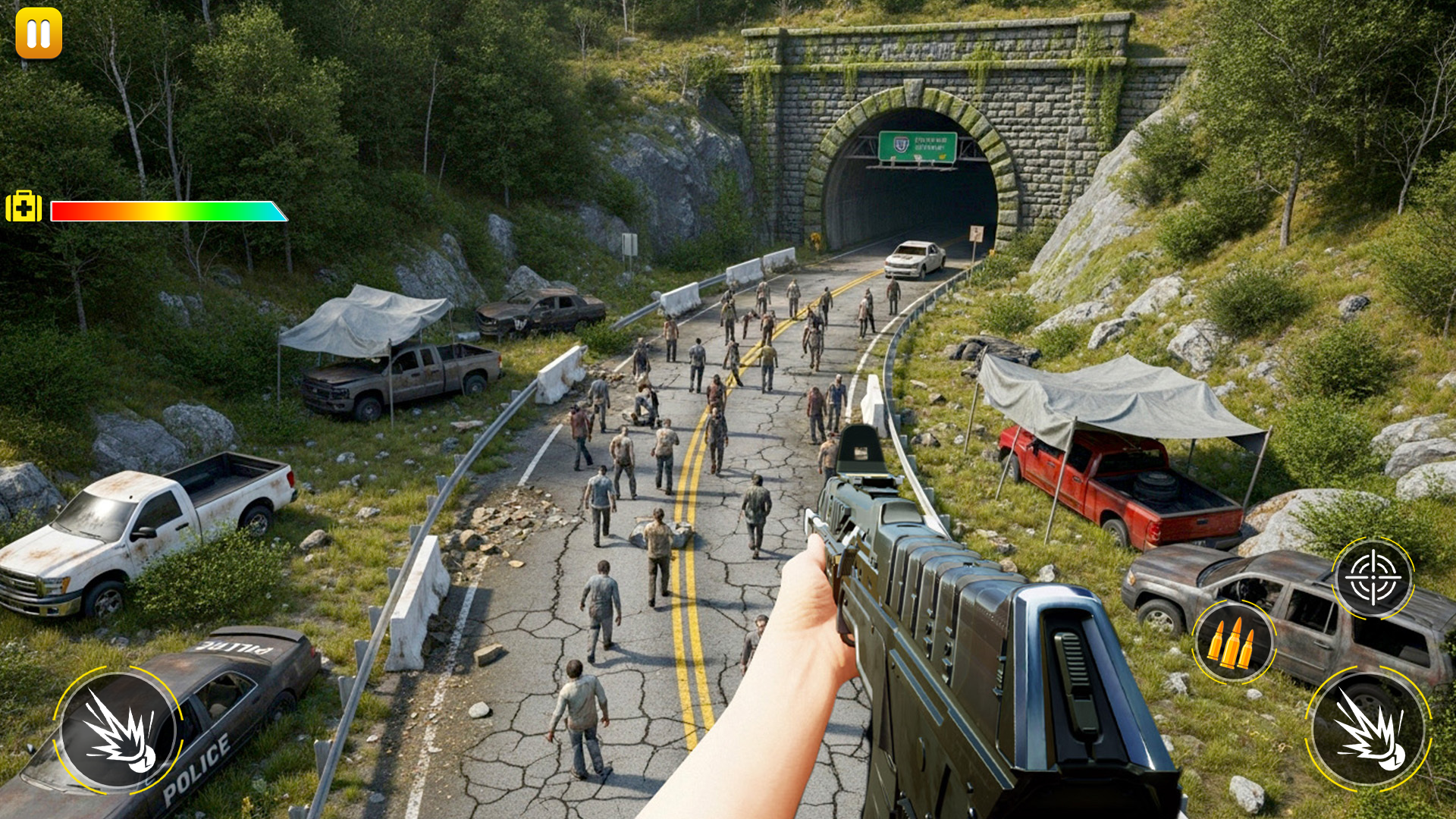Tap the medkit icon beside the health bar

pyautogui.click(x=24, y=206)
